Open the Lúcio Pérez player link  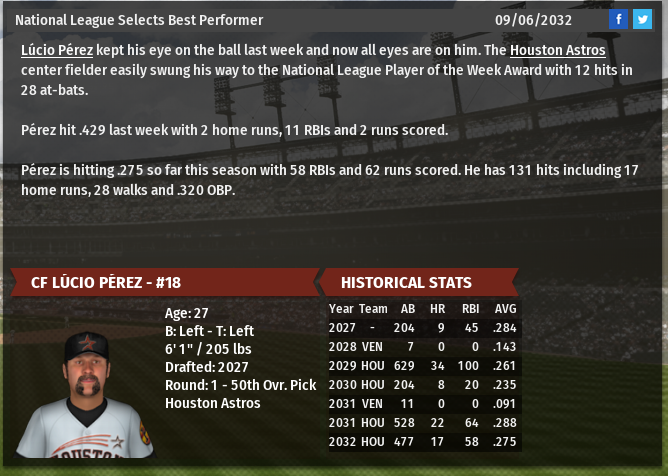coord(57,49)
